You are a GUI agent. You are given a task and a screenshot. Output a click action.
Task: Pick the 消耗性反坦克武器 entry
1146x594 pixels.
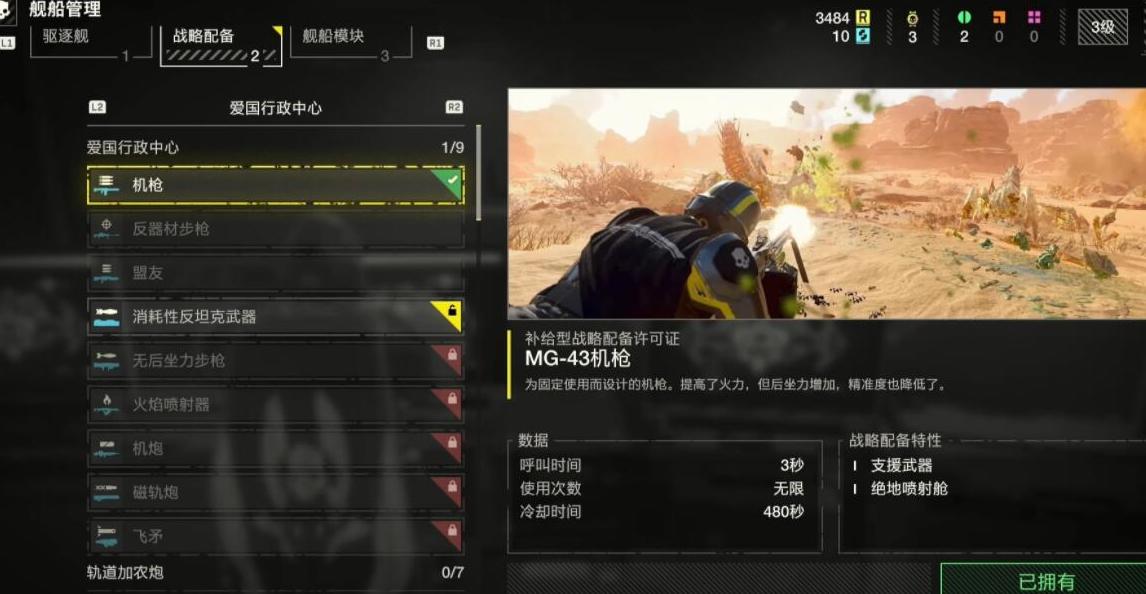coord(275,317)
